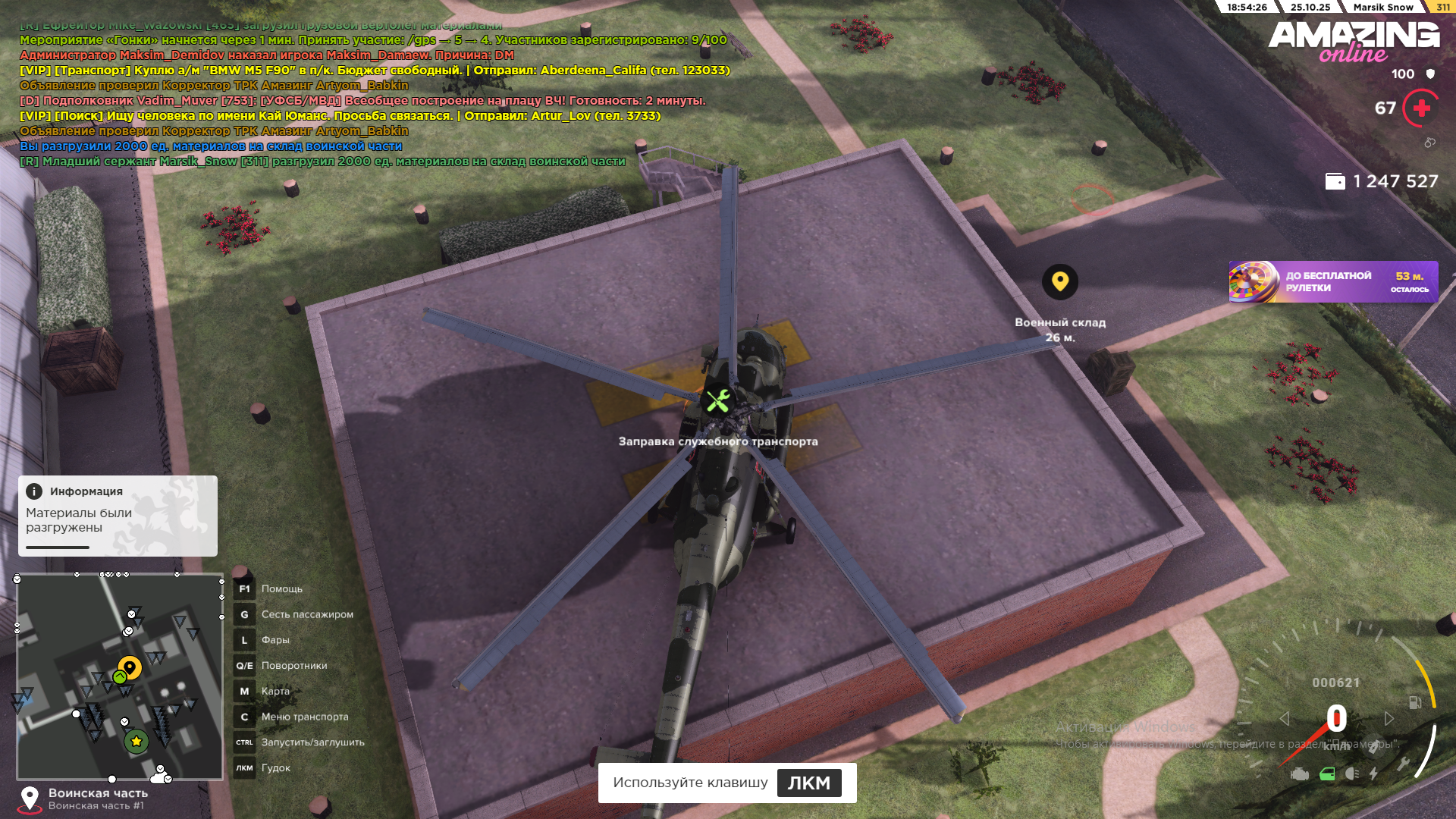
Task: Click the Воинская часть location label
Action: (98, 793)
